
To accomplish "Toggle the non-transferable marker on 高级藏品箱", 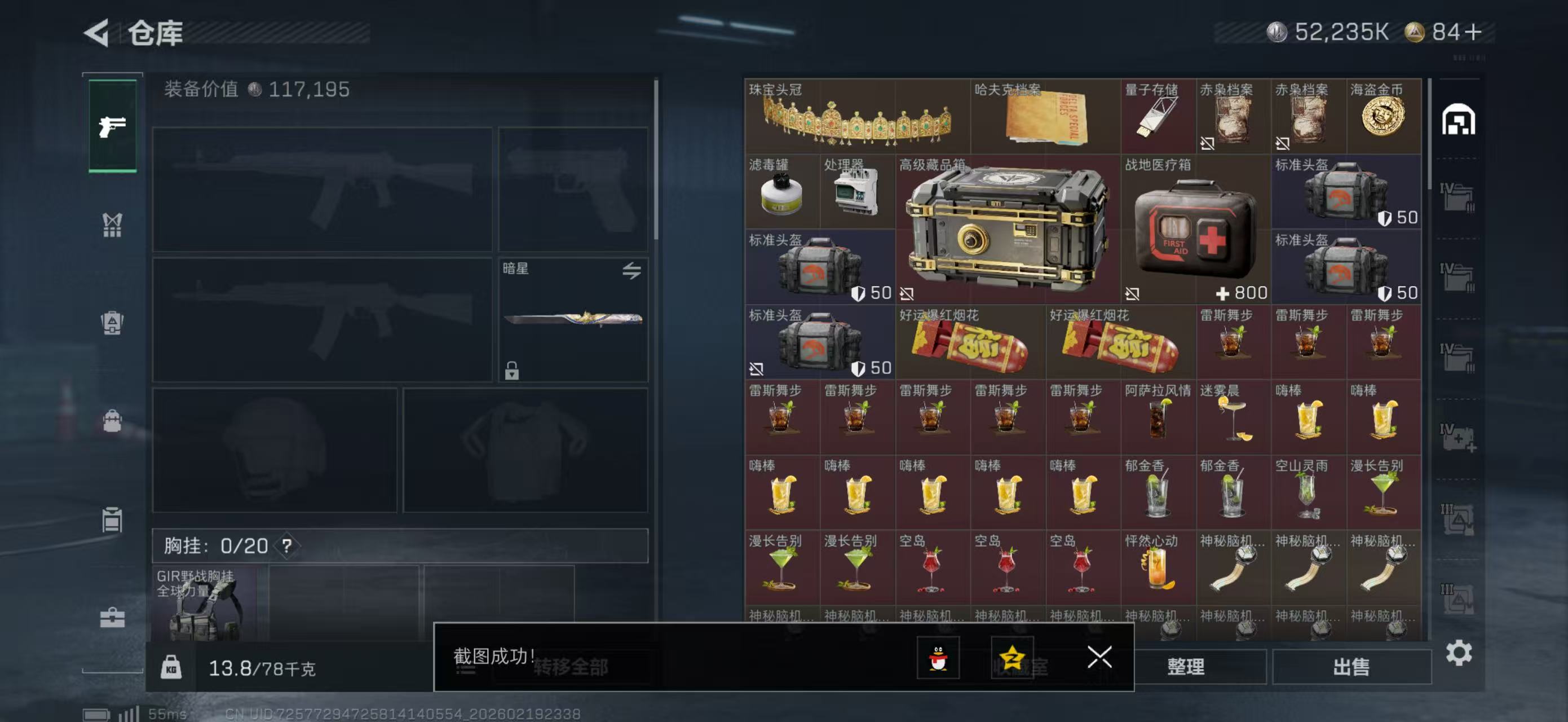I will point(907,294).
